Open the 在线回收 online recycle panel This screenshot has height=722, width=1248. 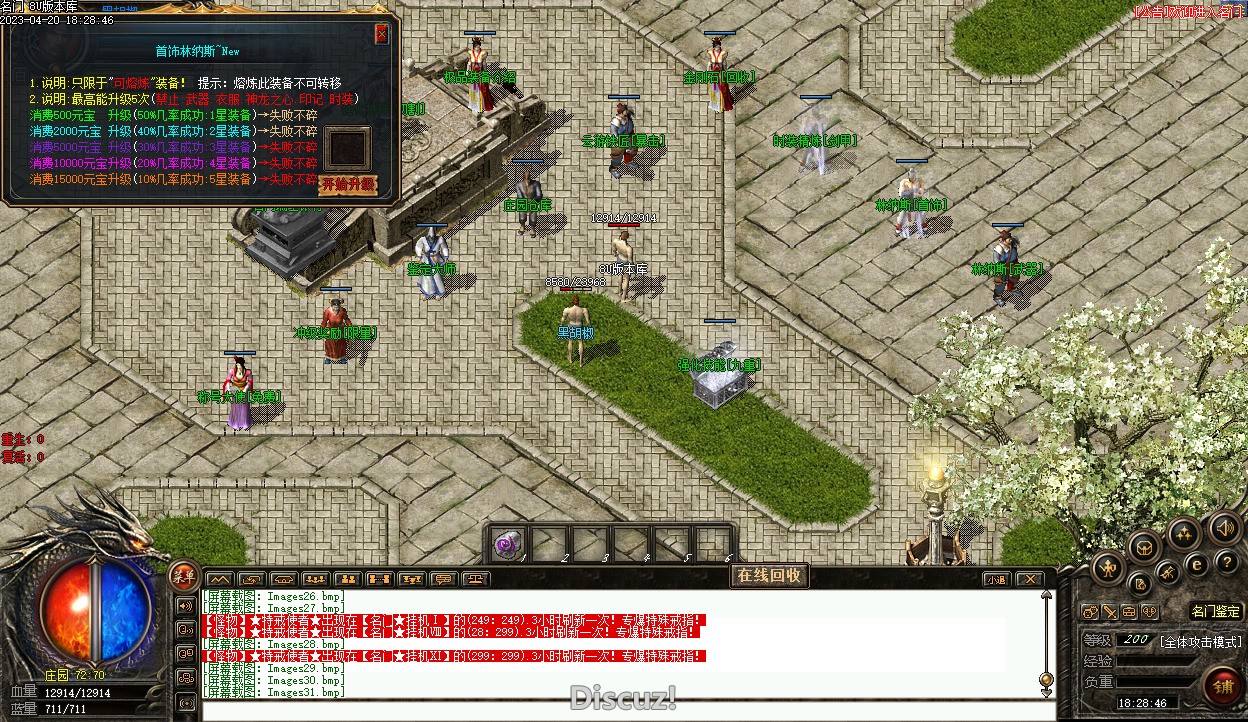tap(769, 575)
